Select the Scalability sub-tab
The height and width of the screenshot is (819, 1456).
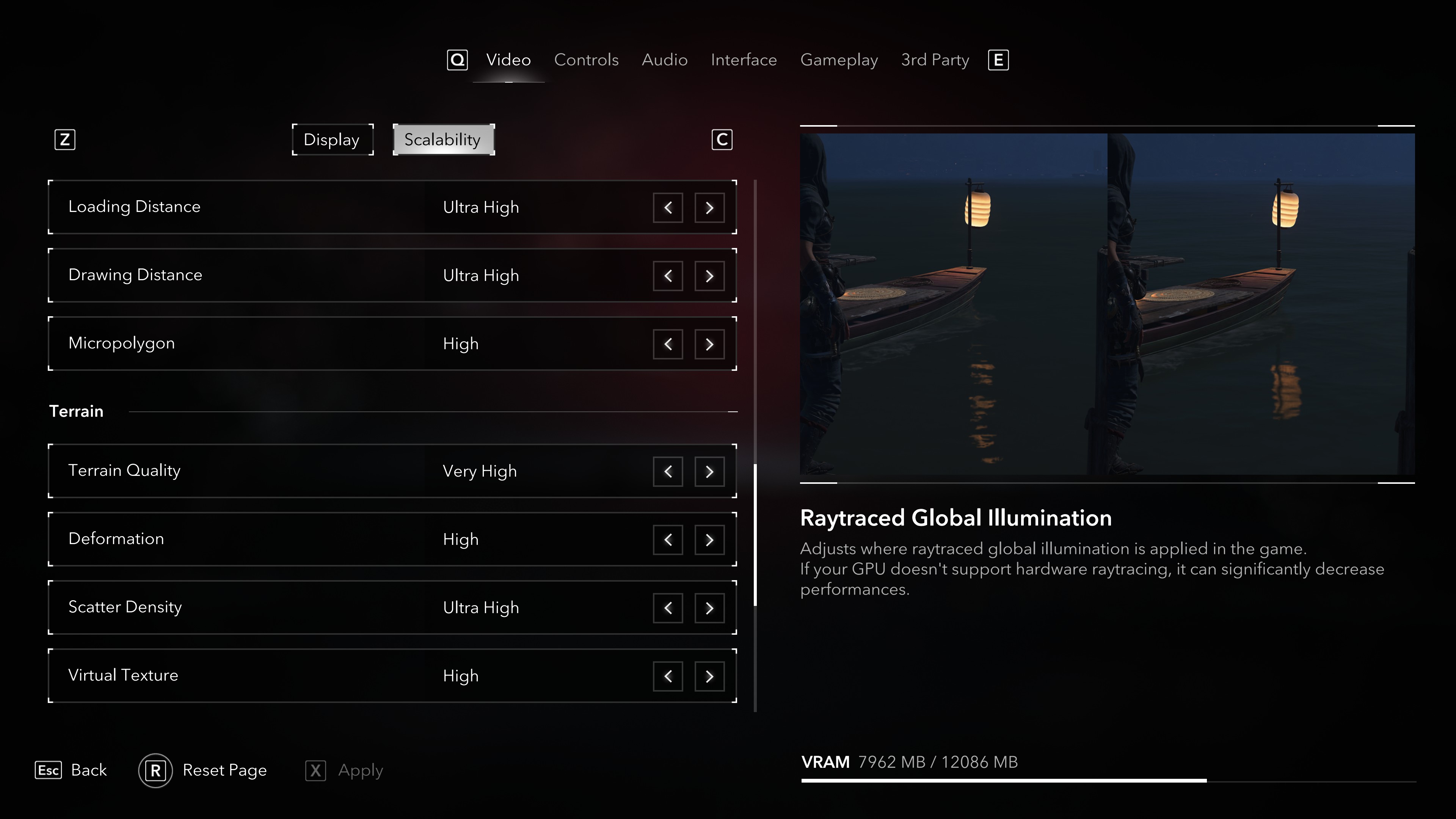pos(443,140)
